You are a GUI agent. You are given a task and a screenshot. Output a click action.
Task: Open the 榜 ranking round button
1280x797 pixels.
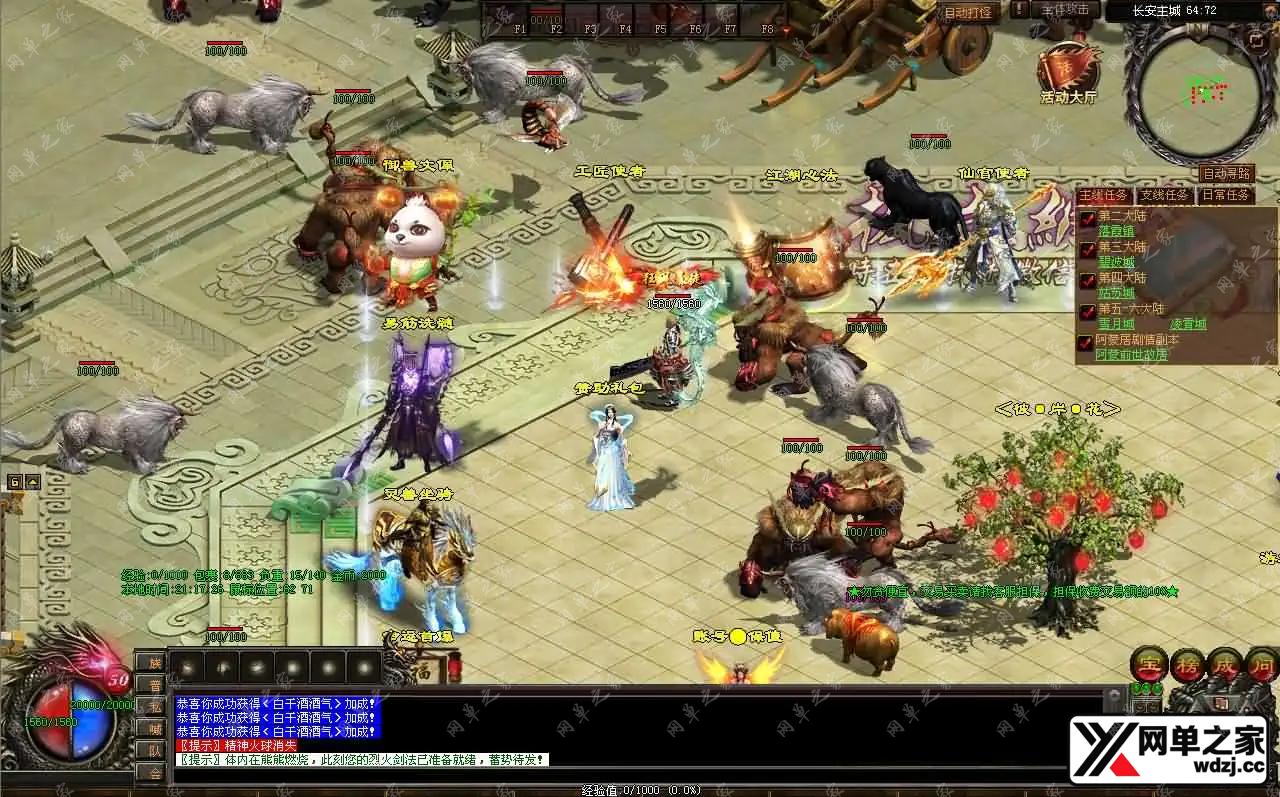(1189, 664)
